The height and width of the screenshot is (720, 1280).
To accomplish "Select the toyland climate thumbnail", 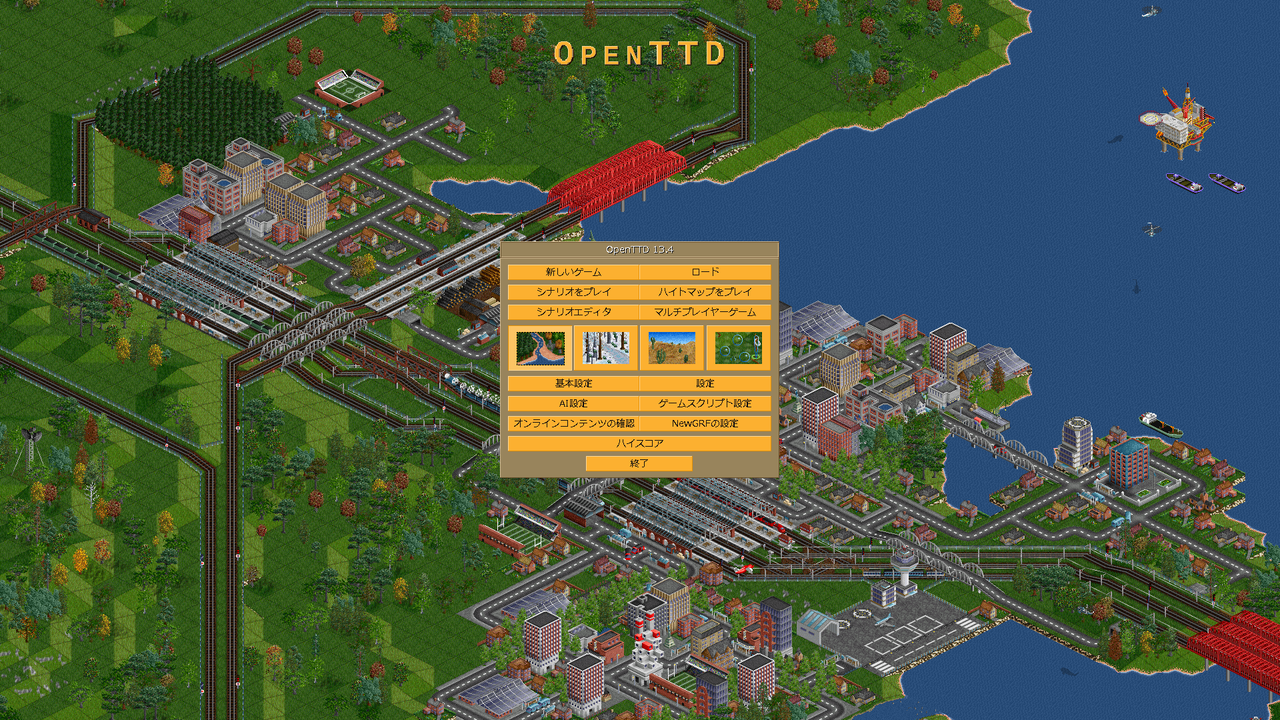I will pos(738,350).
